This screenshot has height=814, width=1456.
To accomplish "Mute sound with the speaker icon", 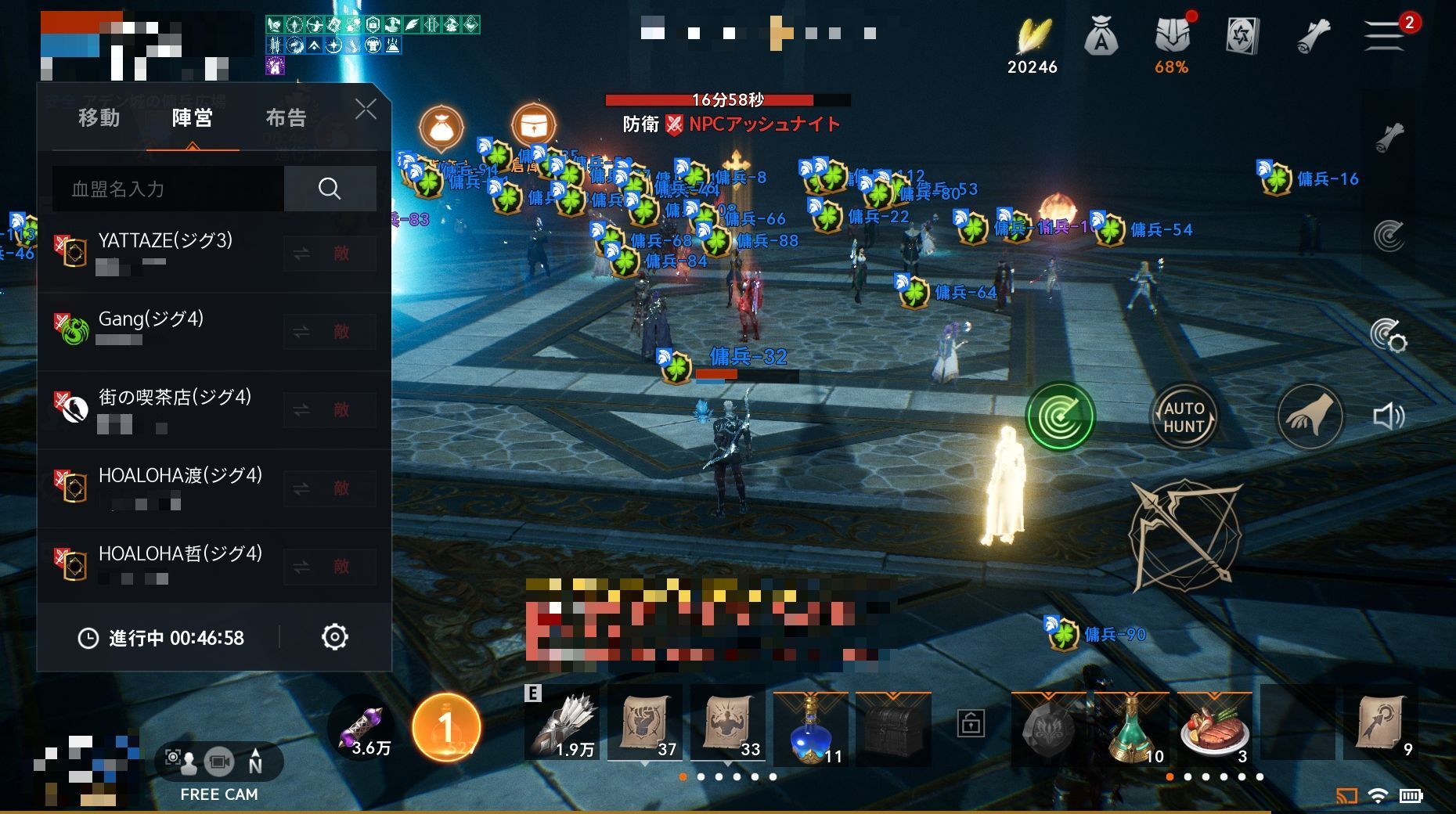I will (x=1388, y=417).
